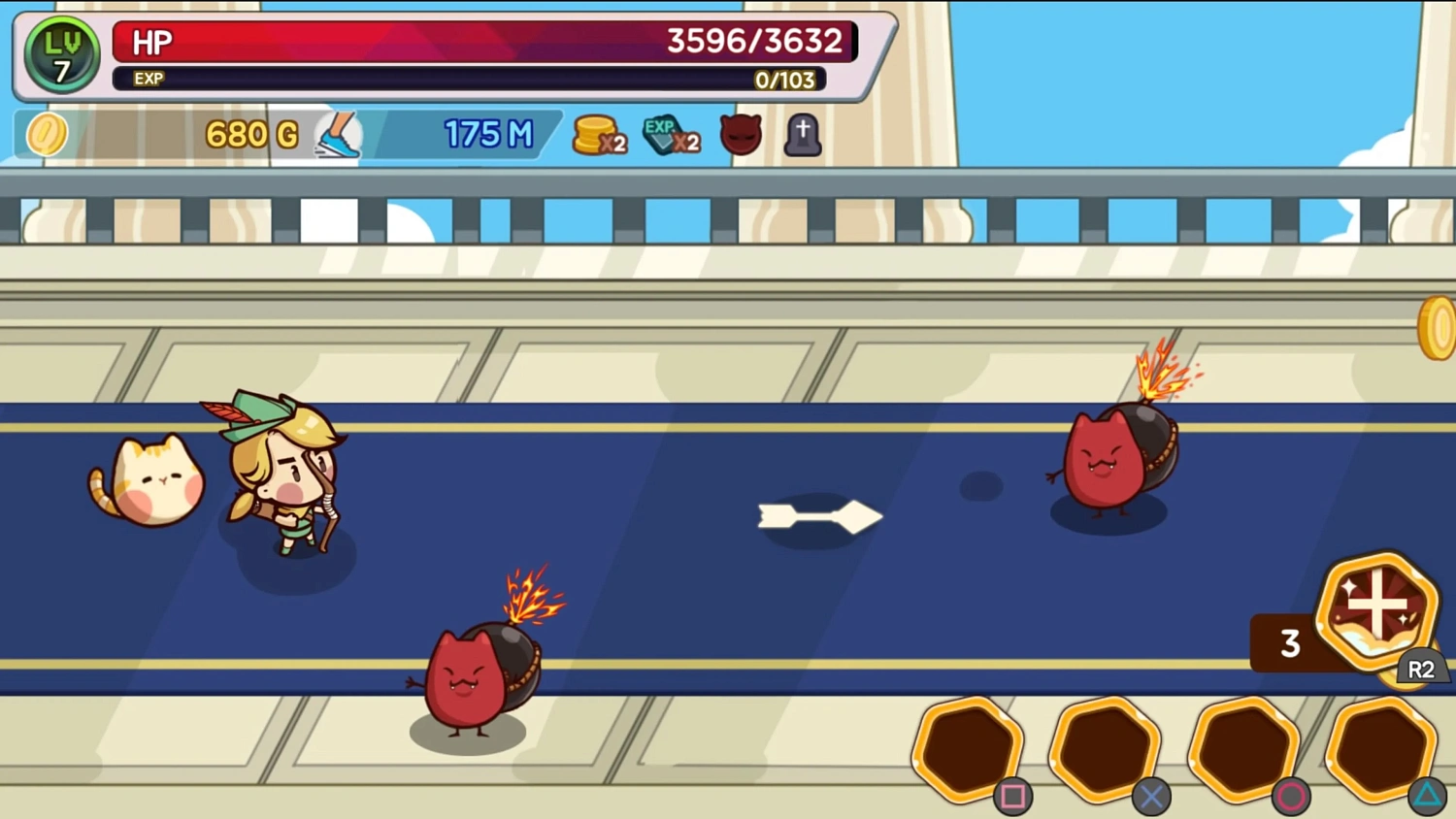Click the archer hero character
Screen dimensions: 1456x819
point(281,475)
